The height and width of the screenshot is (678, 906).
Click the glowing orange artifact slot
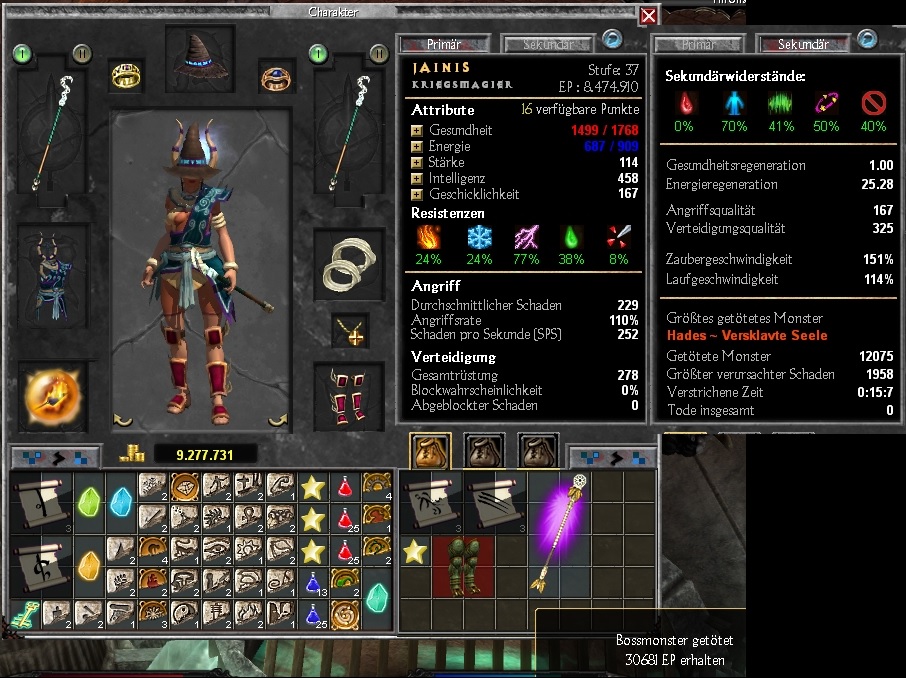pos(53,397)
